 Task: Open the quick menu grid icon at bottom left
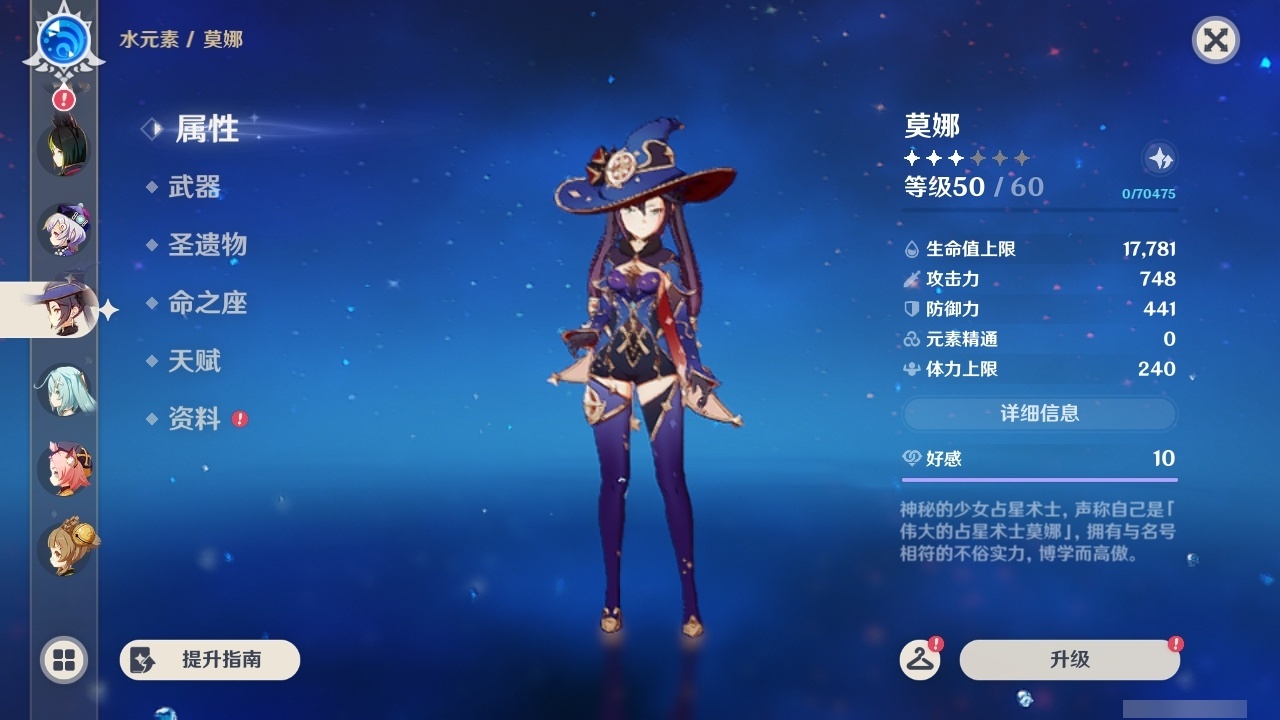click(x=62, y=661)
